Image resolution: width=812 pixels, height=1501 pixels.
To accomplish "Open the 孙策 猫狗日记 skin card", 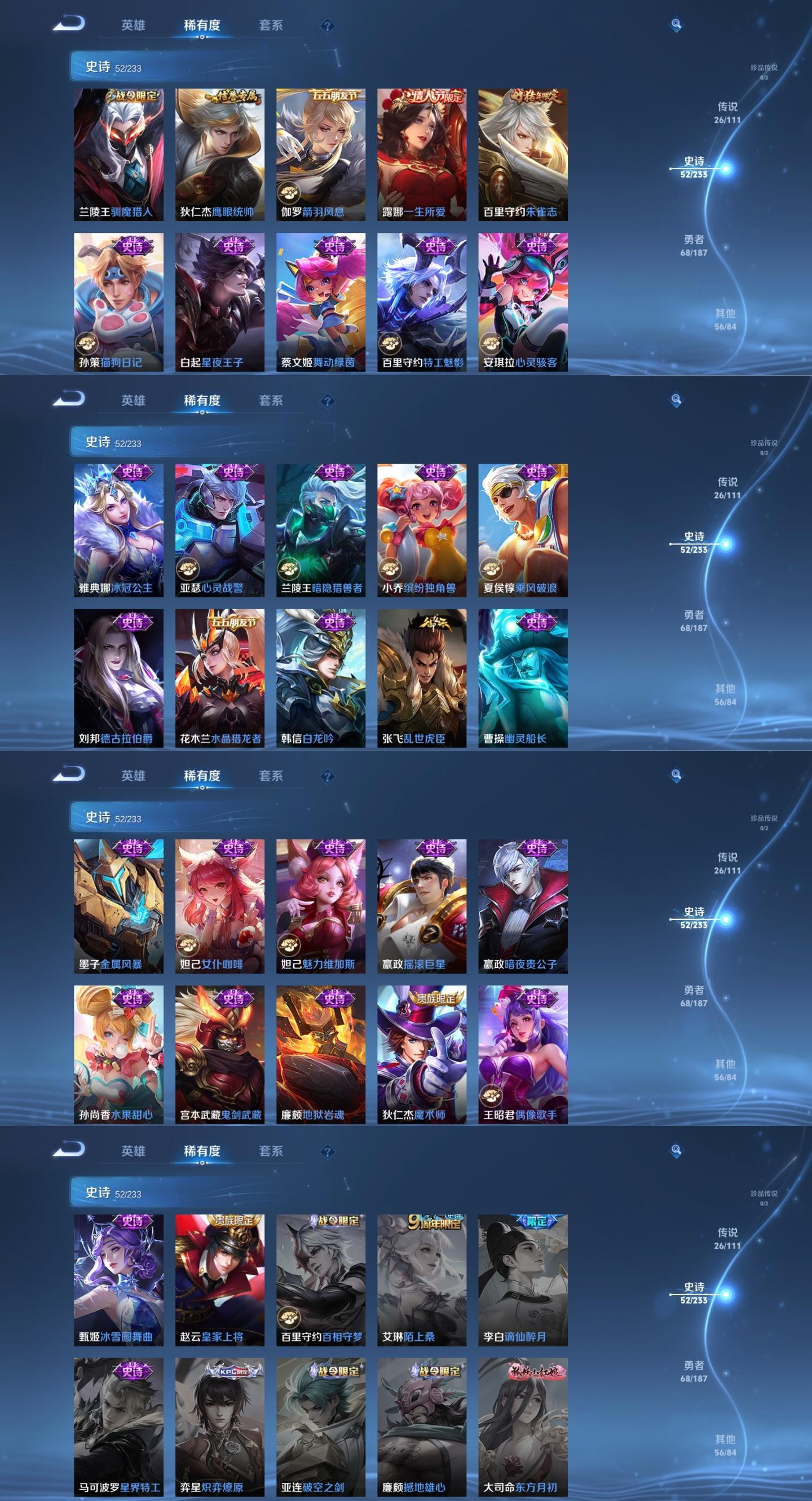I will 118,302.
